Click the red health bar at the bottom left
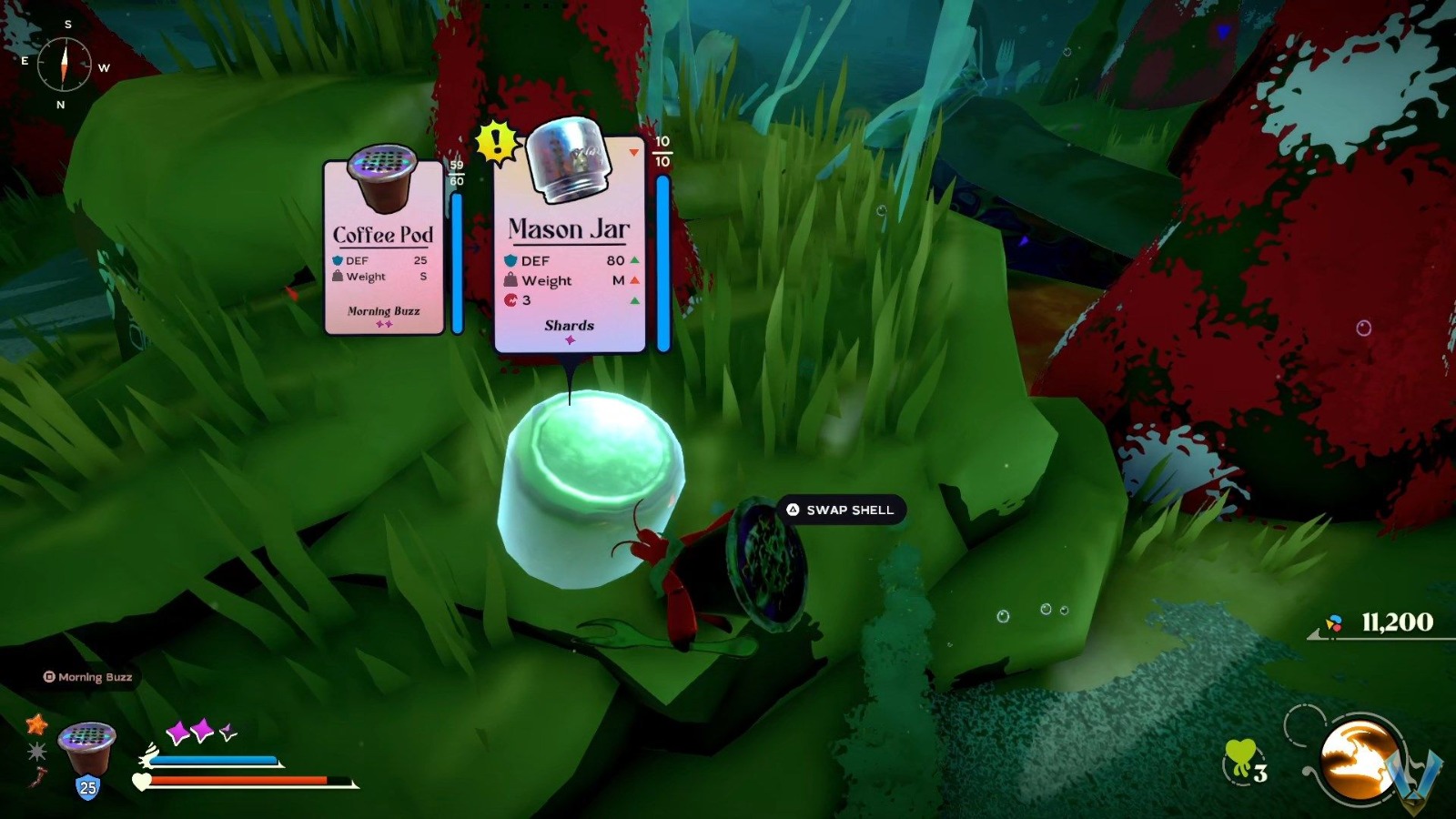1456x819 pixels. pos(237,781)
